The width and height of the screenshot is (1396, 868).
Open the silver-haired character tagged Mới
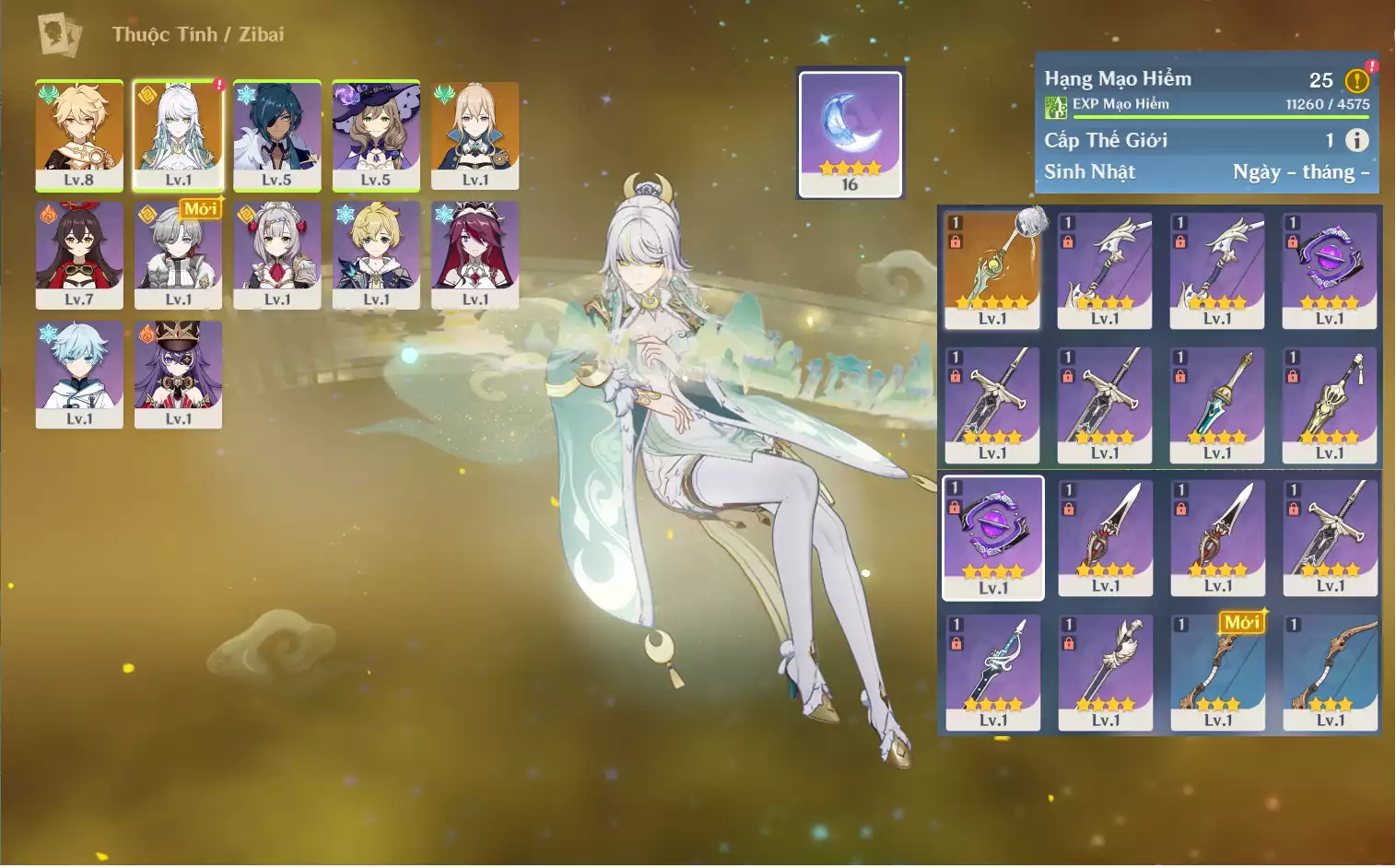point(178,254)
